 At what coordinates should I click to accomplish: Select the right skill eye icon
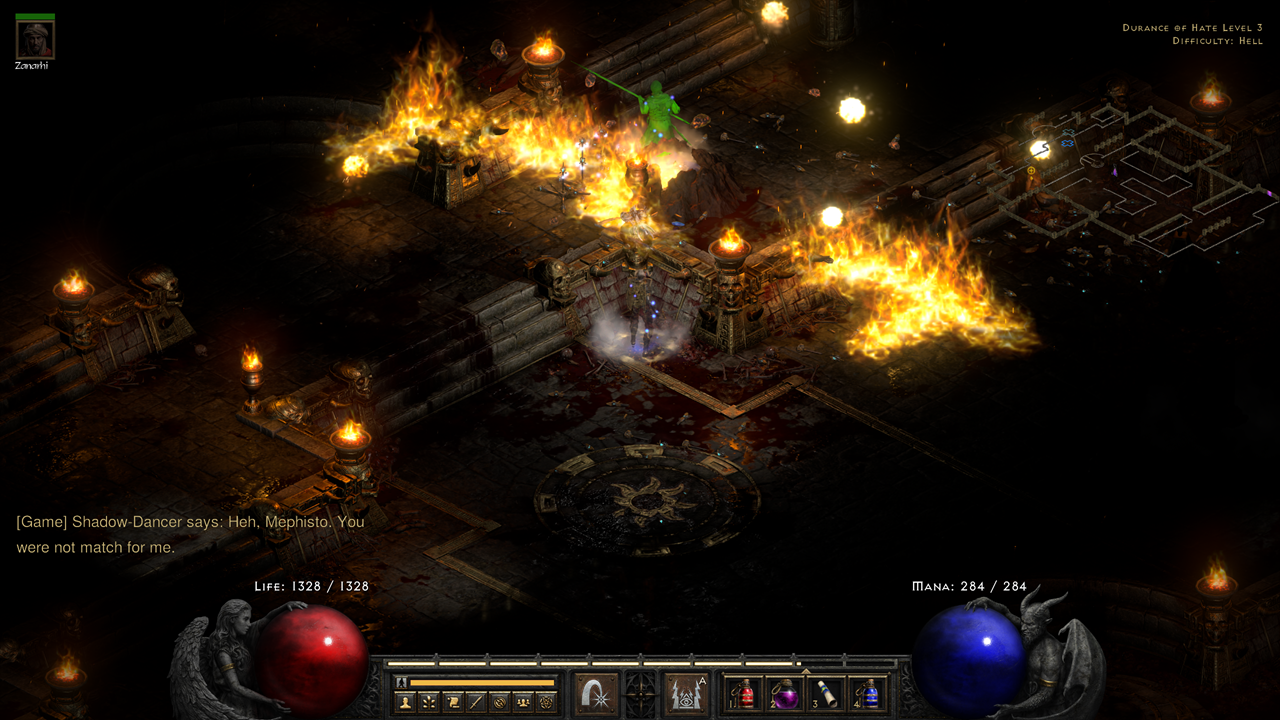coord(687,693)
